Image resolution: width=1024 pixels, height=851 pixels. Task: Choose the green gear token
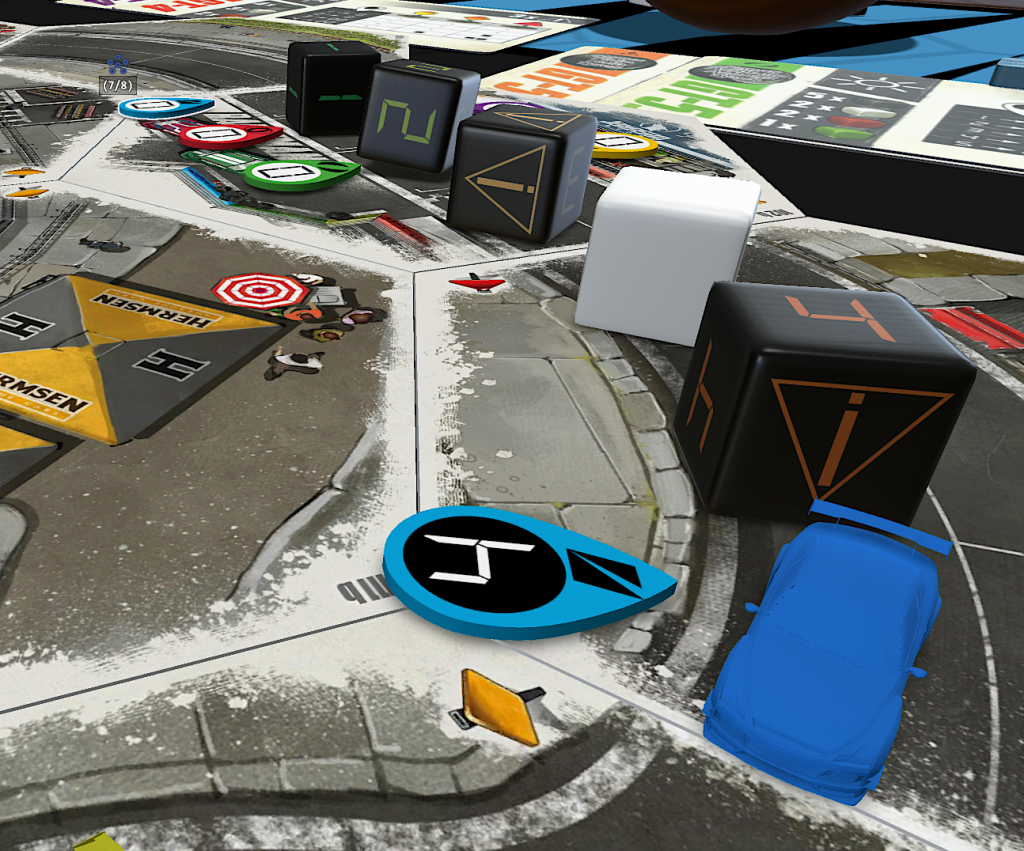click(292, 174)
